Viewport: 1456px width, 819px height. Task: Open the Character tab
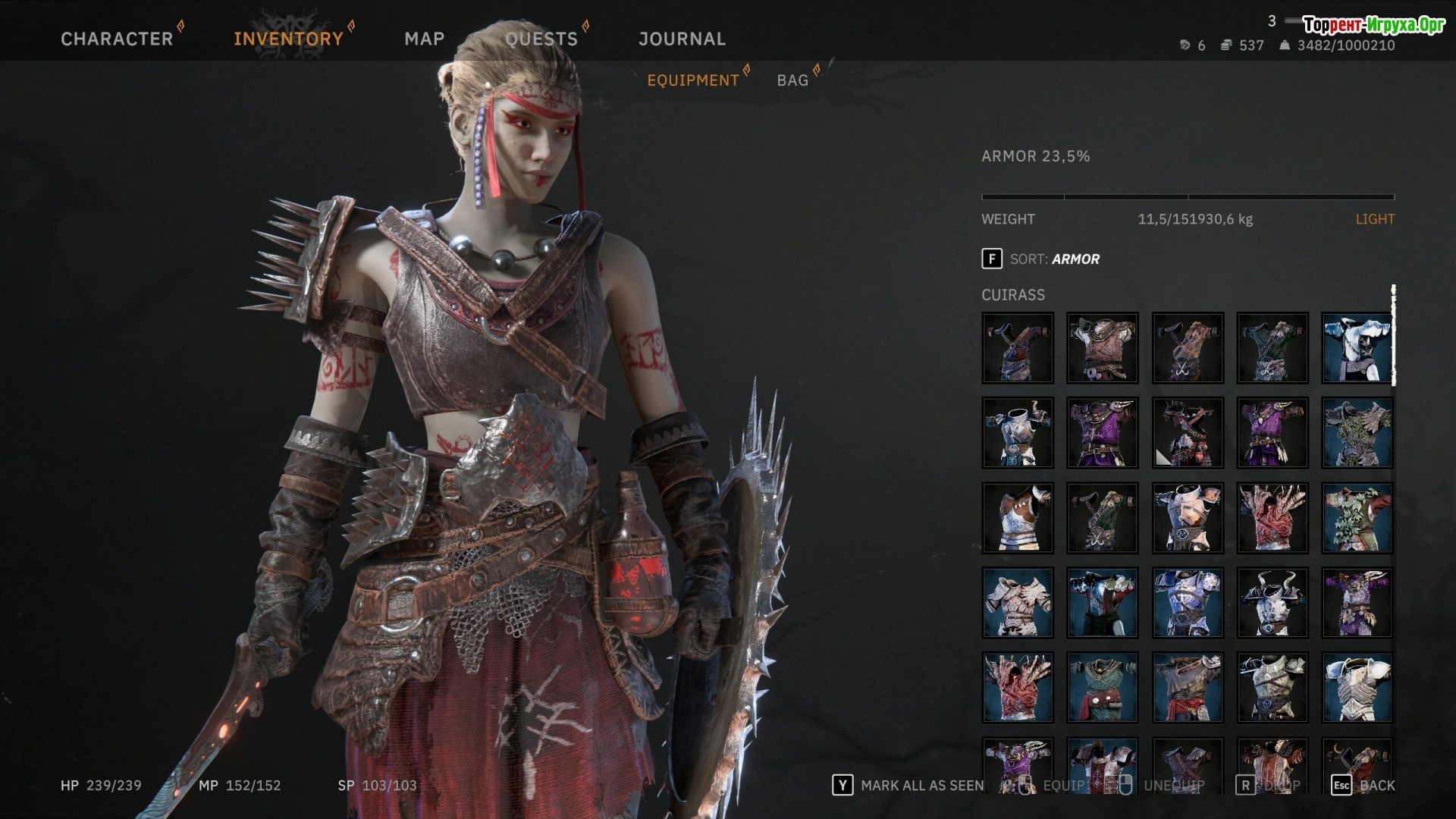click(117, 39)
